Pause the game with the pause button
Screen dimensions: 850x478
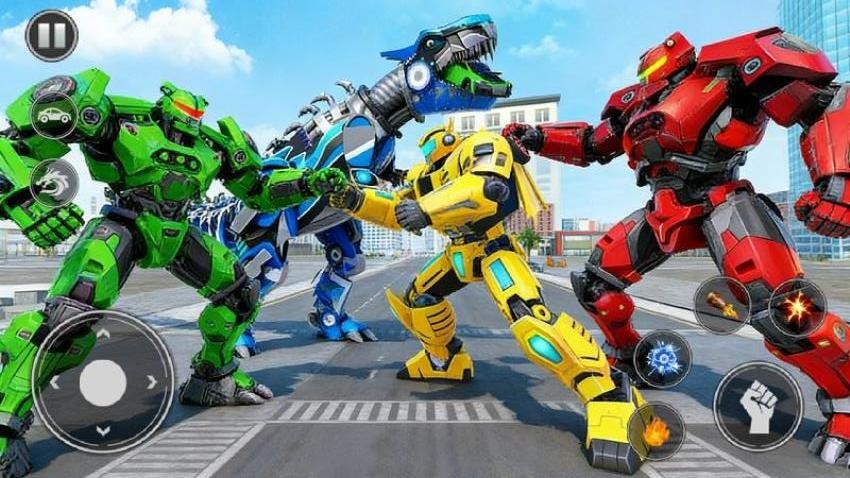[51, 36]
